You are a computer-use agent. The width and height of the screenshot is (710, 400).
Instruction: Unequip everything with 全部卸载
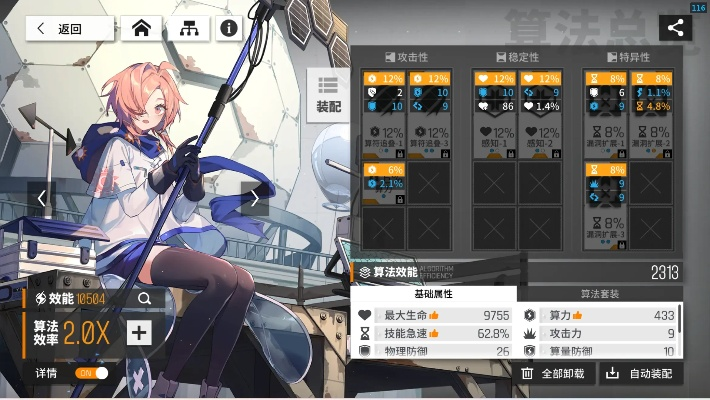(x=554, y=374)
